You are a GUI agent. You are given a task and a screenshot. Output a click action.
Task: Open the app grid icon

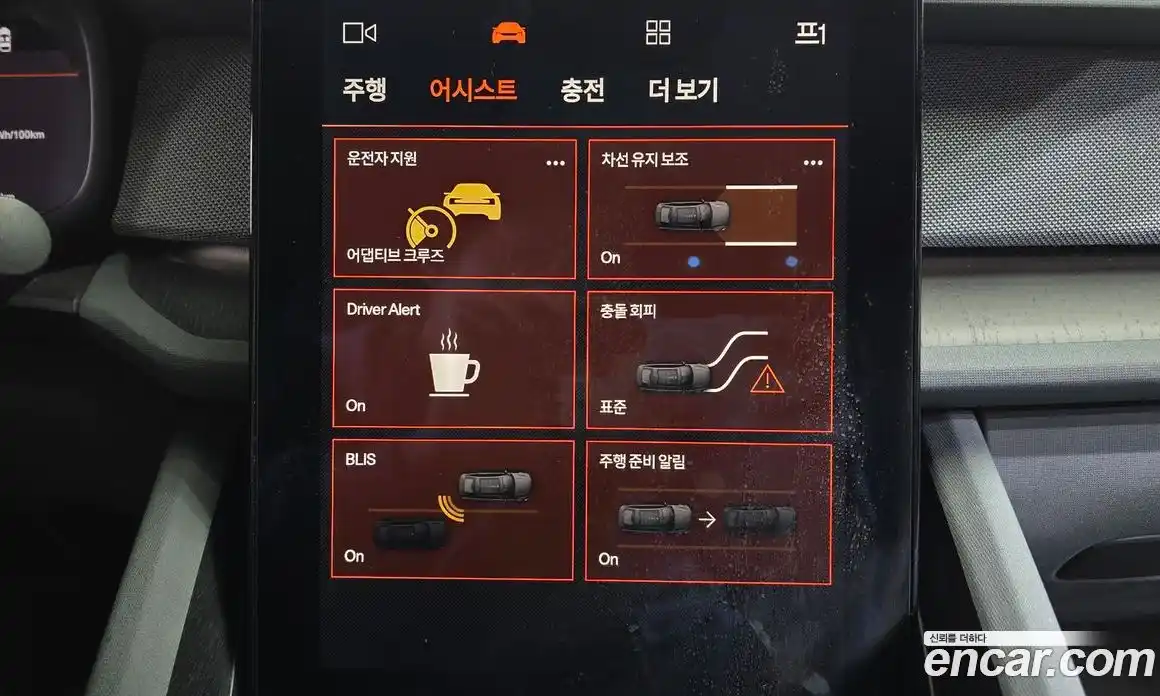[658, 33]
